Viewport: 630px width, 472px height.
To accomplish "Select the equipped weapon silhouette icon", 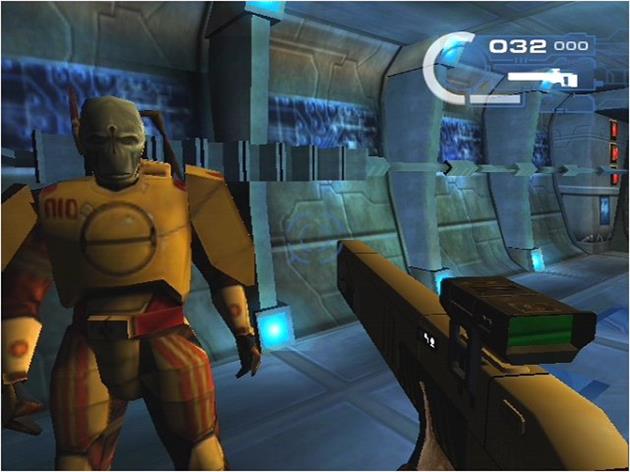I will (543, 76).
